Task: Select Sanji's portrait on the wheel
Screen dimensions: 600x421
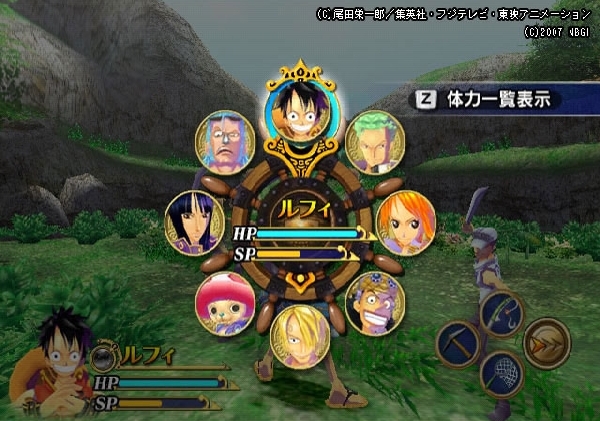Action: (299, 335)
